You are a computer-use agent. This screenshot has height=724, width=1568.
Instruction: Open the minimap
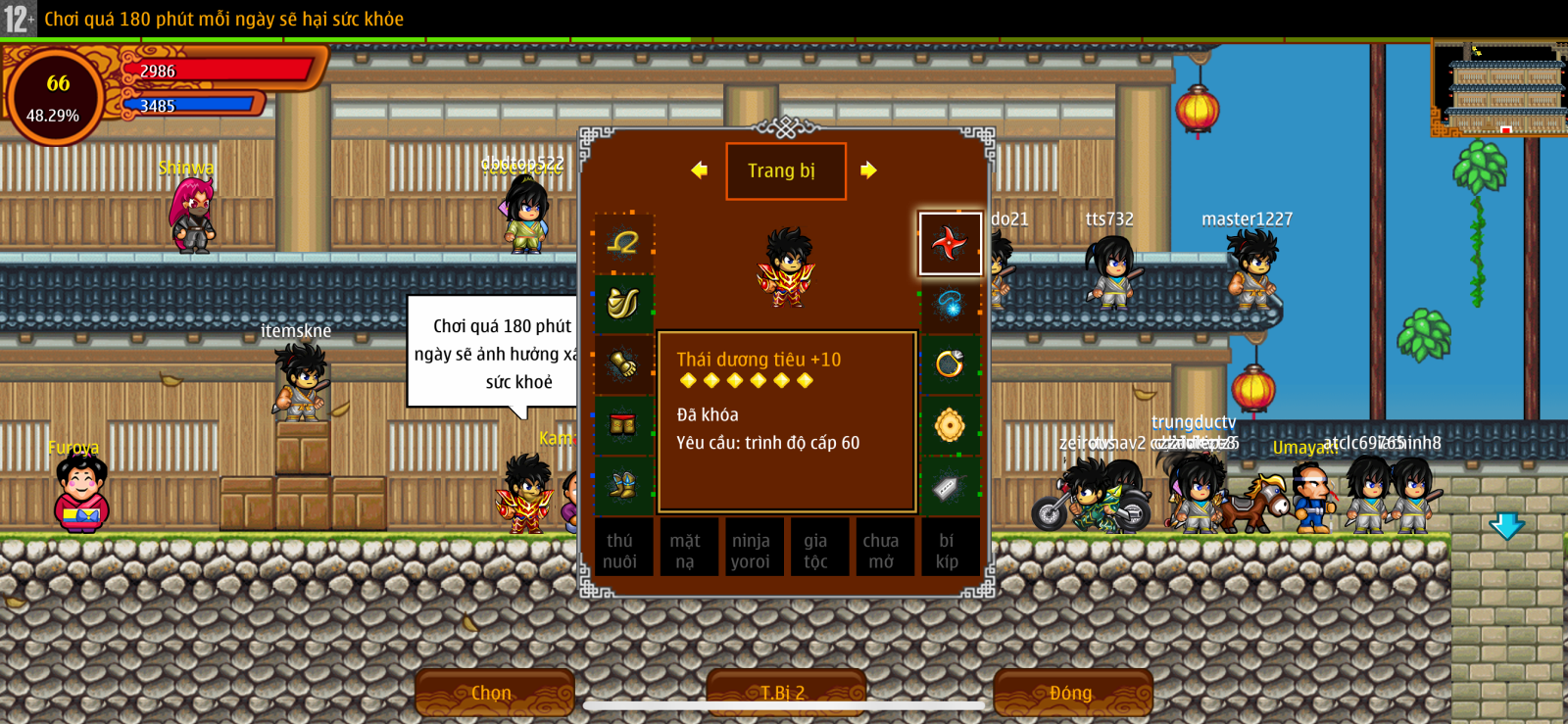[x=1499, y=88]
